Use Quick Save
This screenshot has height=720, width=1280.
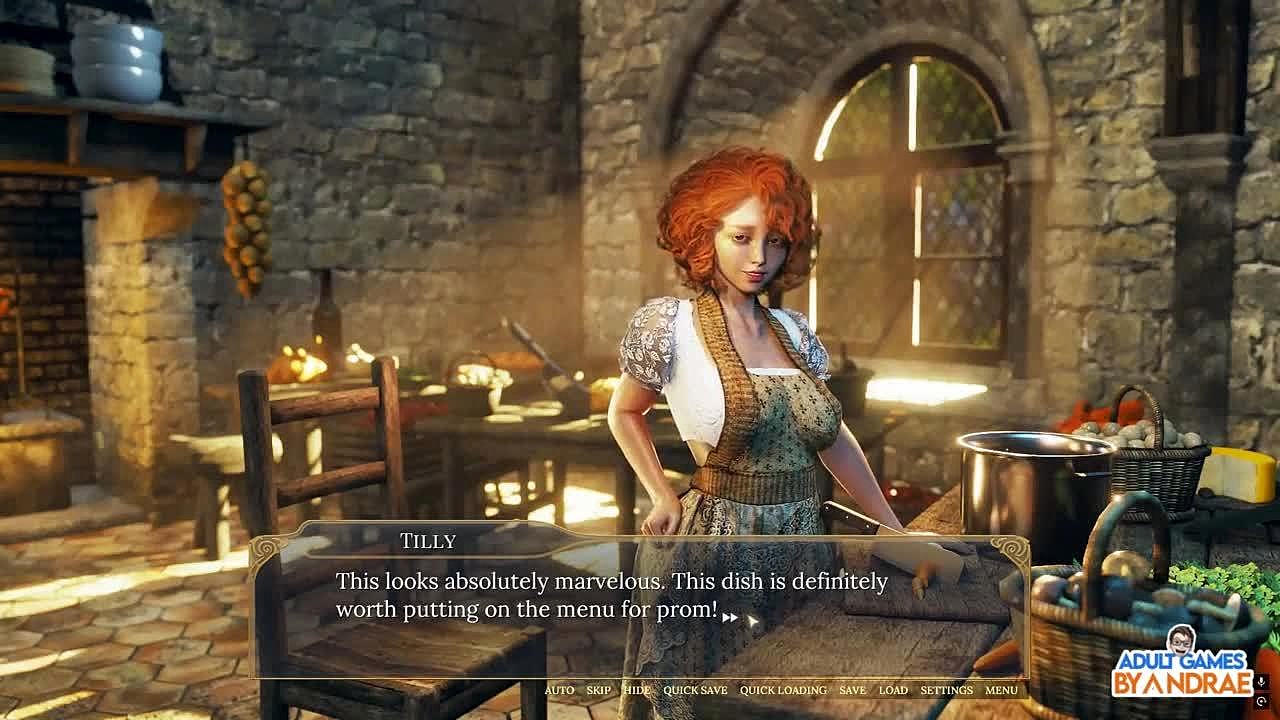[x=695, y=690]
